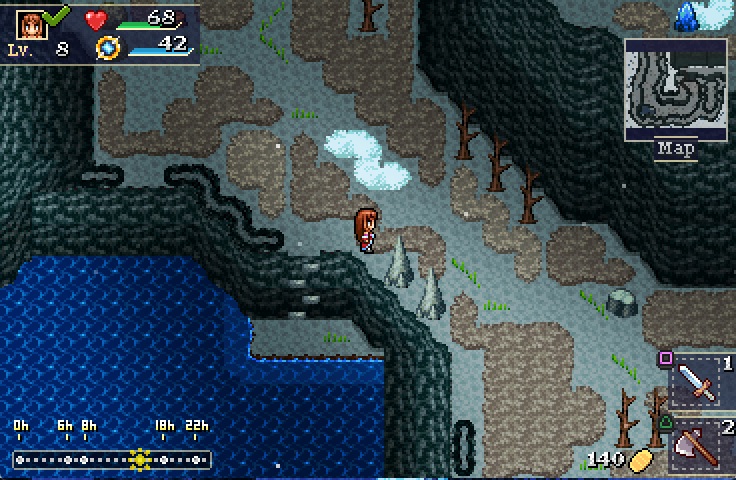Select the sword weapon slot

point(697,382)
